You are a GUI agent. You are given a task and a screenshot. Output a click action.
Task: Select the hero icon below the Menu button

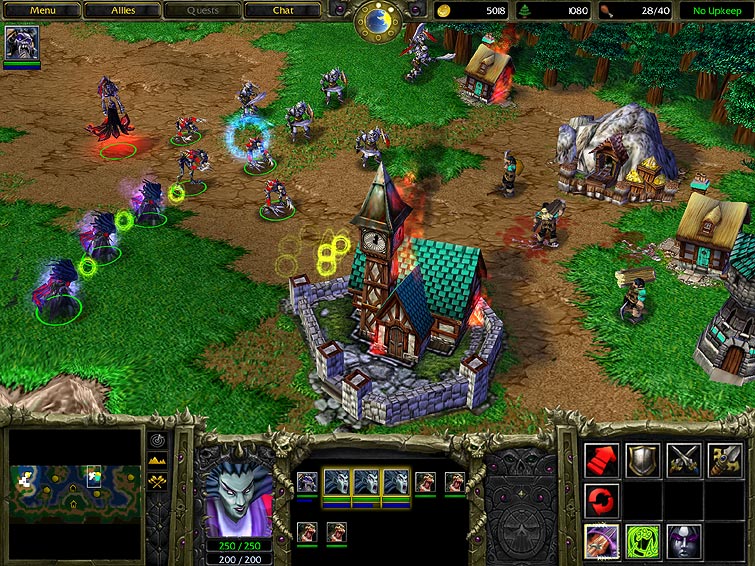click(22, 44)
